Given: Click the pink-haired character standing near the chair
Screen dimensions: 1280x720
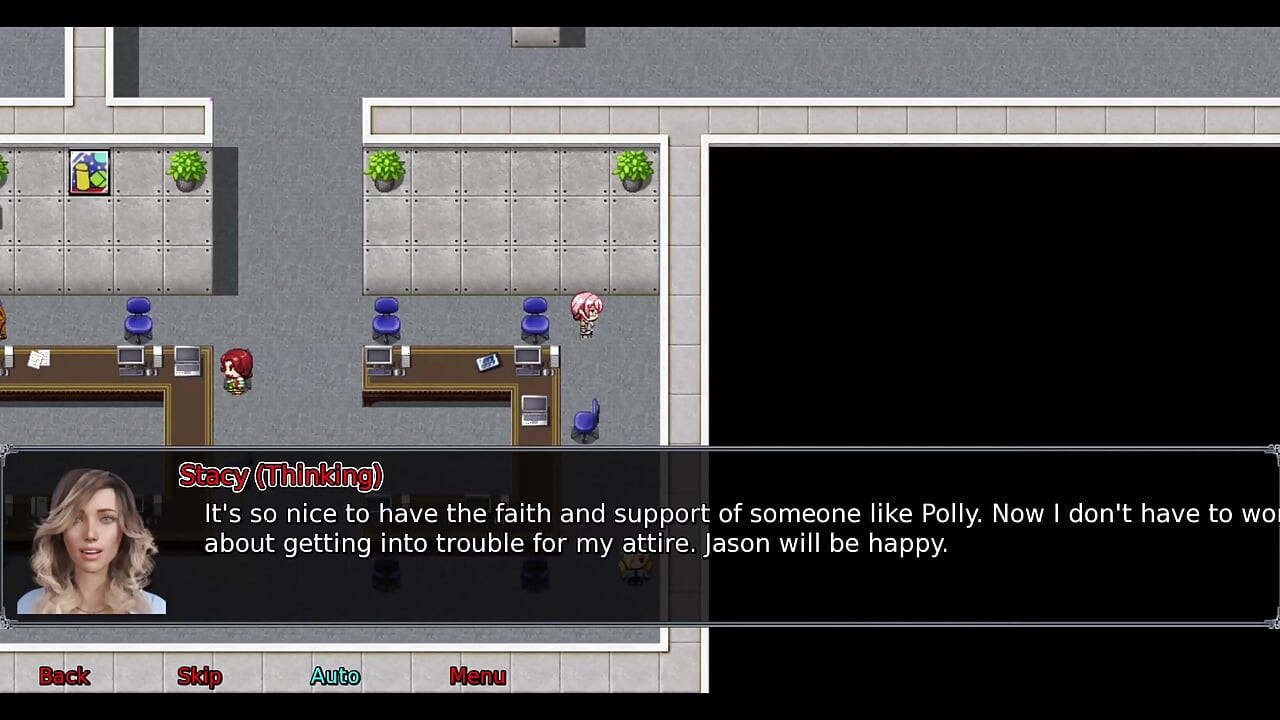Looking at the screenshot, I should [x=587, y=312].
